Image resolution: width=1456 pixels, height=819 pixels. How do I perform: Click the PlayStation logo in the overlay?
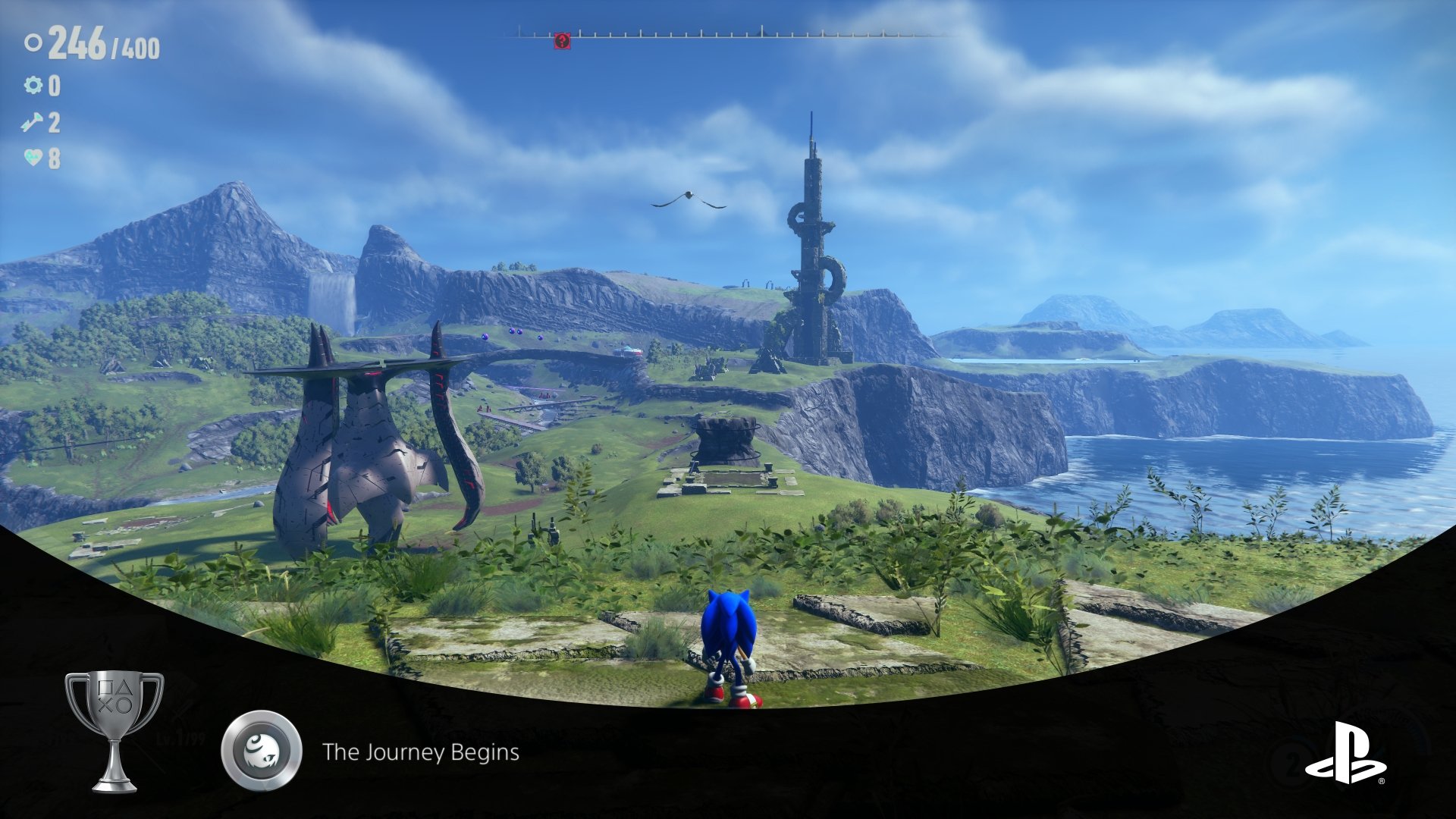pyautogui.click(x=1345, y=753)
